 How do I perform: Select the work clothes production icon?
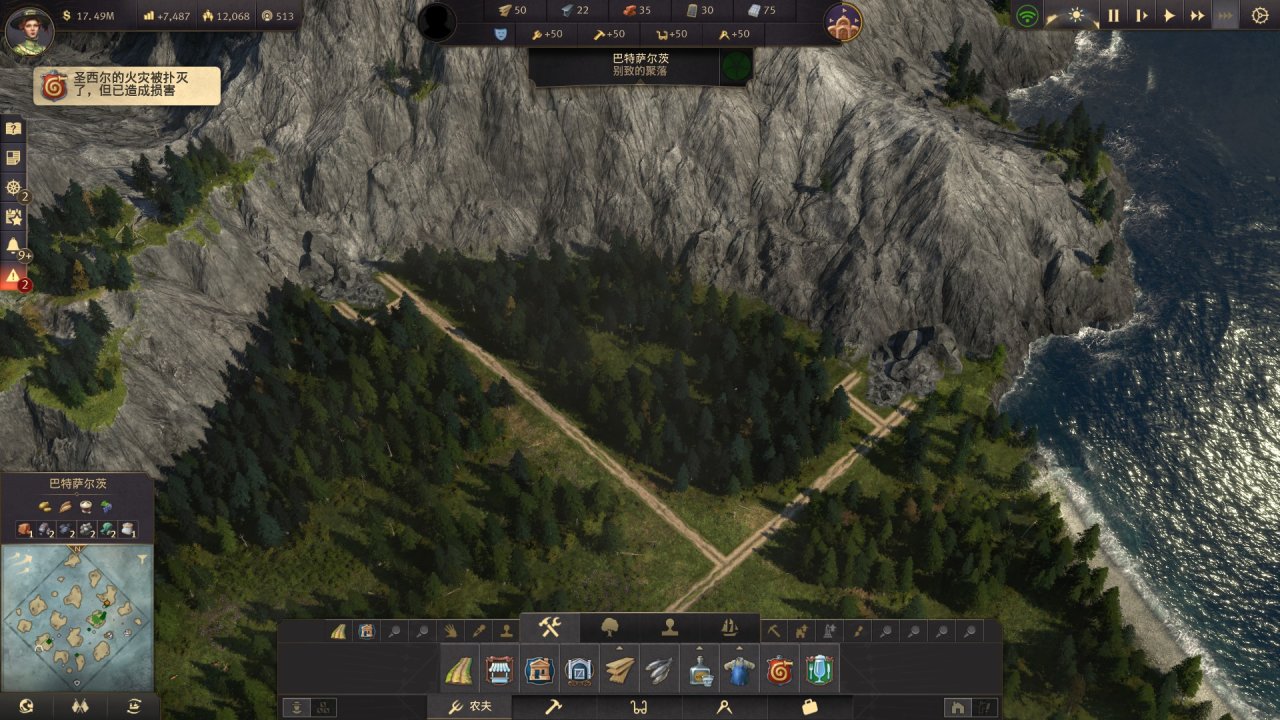tap(738, 670)
